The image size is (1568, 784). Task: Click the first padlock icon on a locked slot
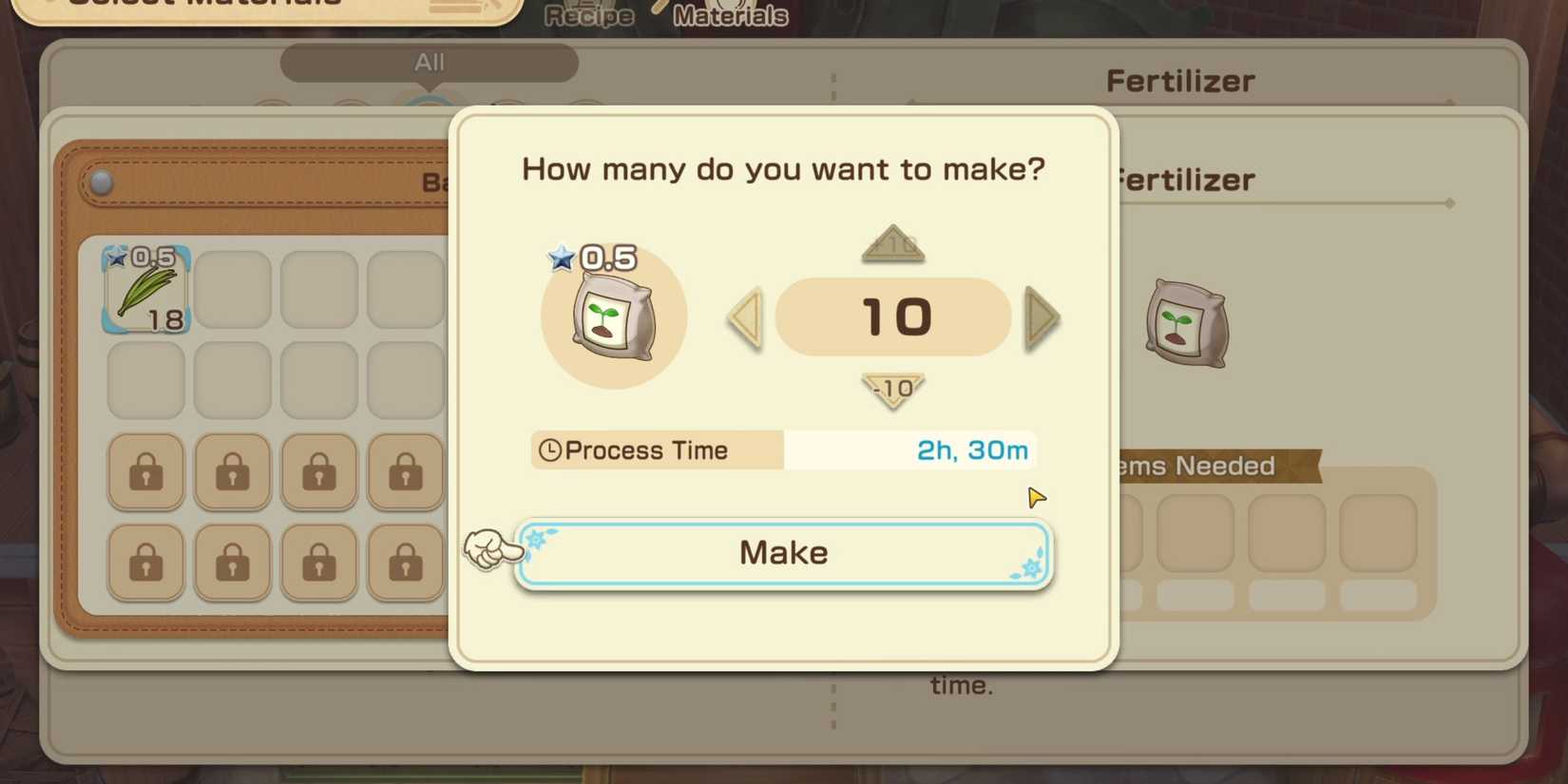(144, 472)
